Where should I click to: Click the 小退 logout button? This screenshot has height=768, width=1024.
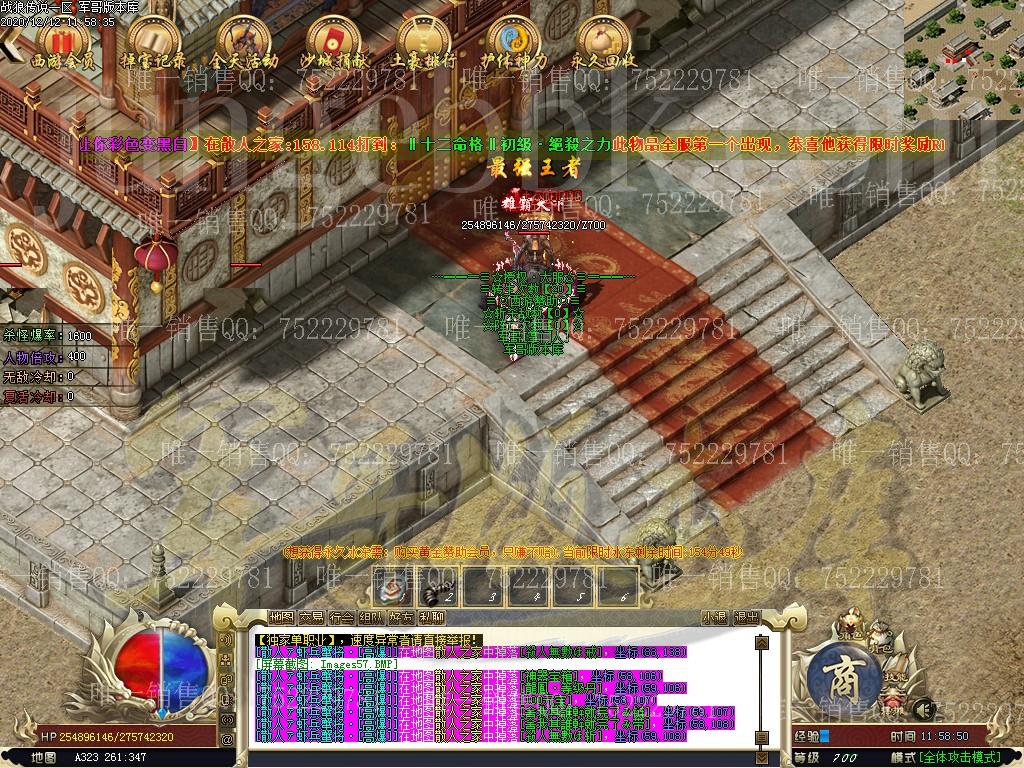(714, 618)
